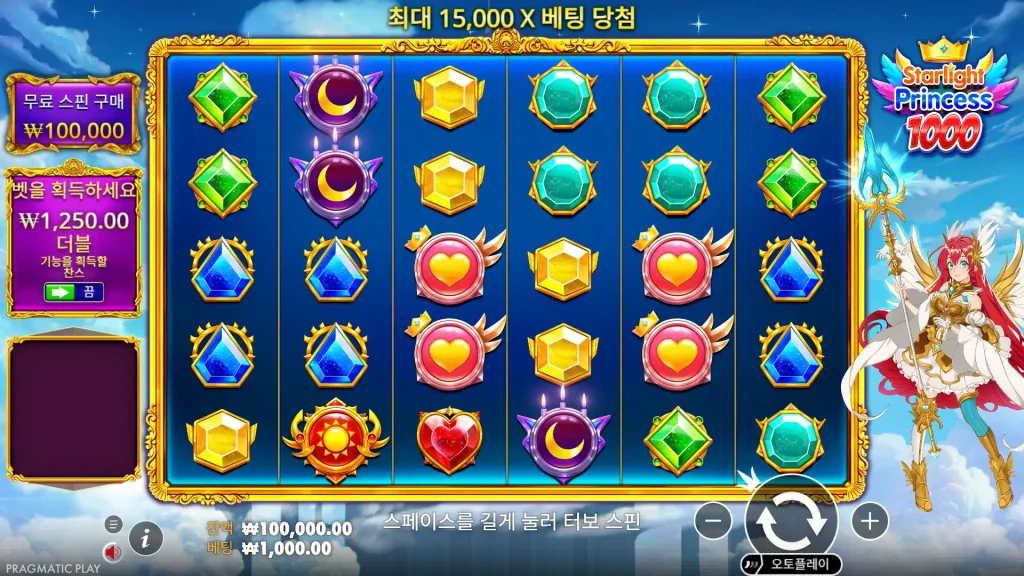Spin the reels with the circular arrow button

click(790, 520)
